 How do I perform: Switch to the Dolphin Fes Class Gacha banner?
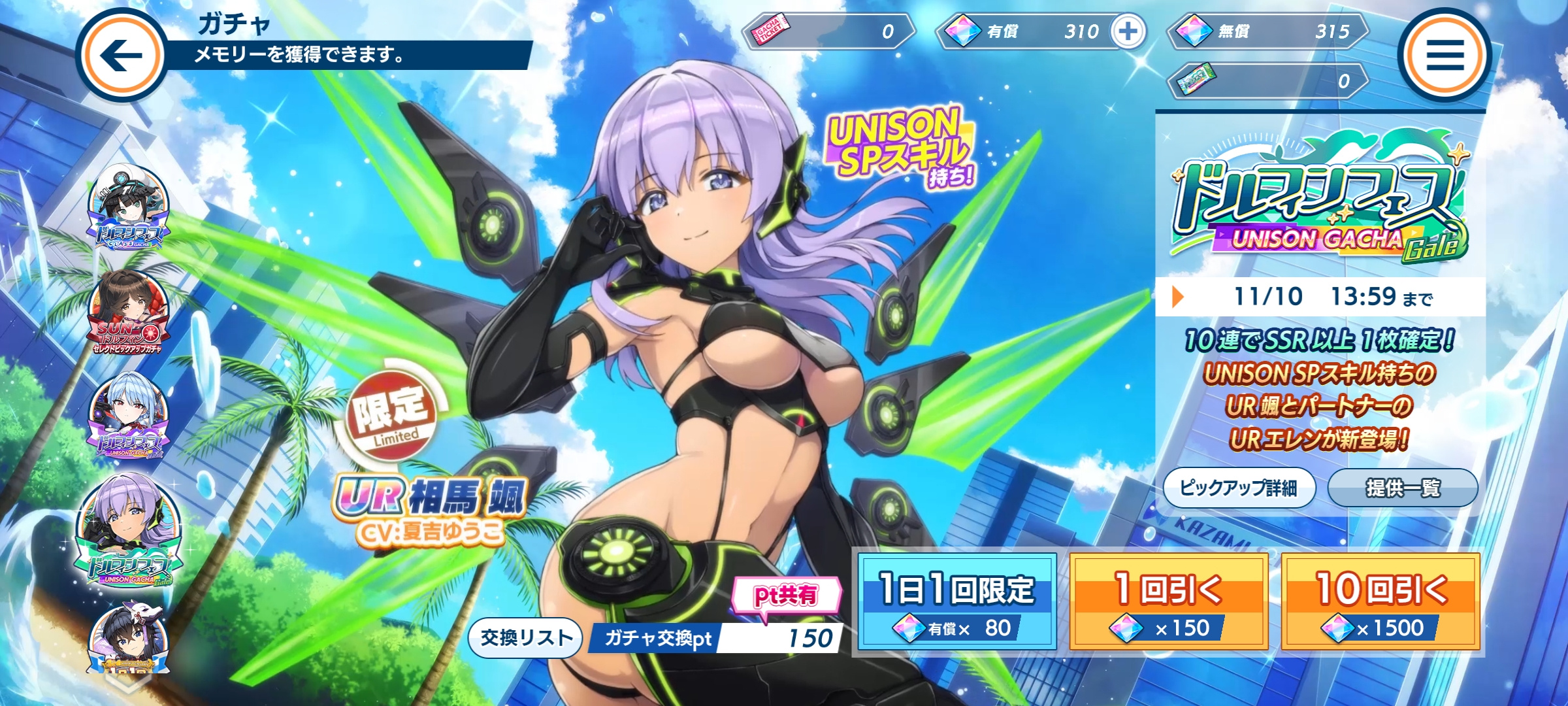point(128,208)
